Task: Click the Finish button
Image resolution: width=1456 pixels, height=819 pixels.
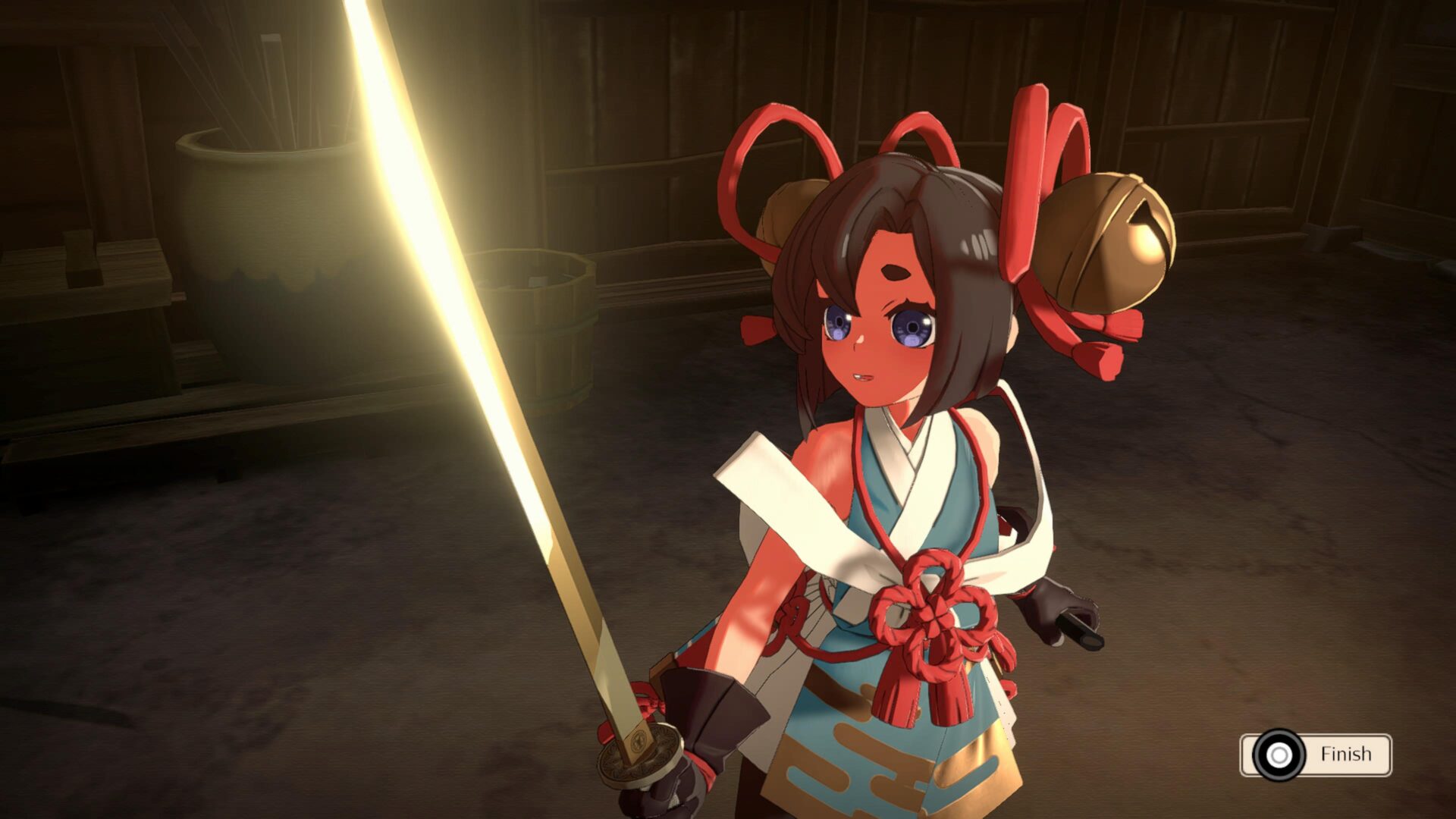Action: 1316,755
